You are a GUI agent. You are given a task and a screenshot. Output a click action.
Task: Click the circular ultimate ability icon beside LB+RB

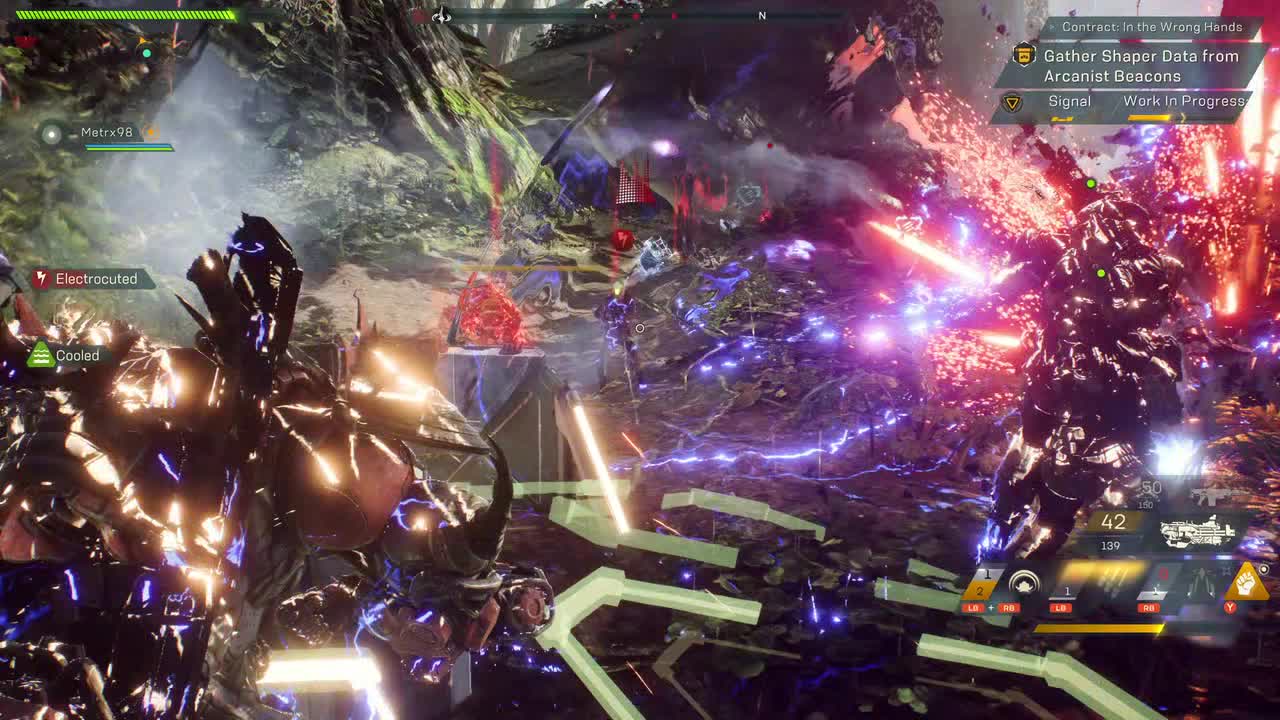pyautogui.click(x=1025, y=581)
